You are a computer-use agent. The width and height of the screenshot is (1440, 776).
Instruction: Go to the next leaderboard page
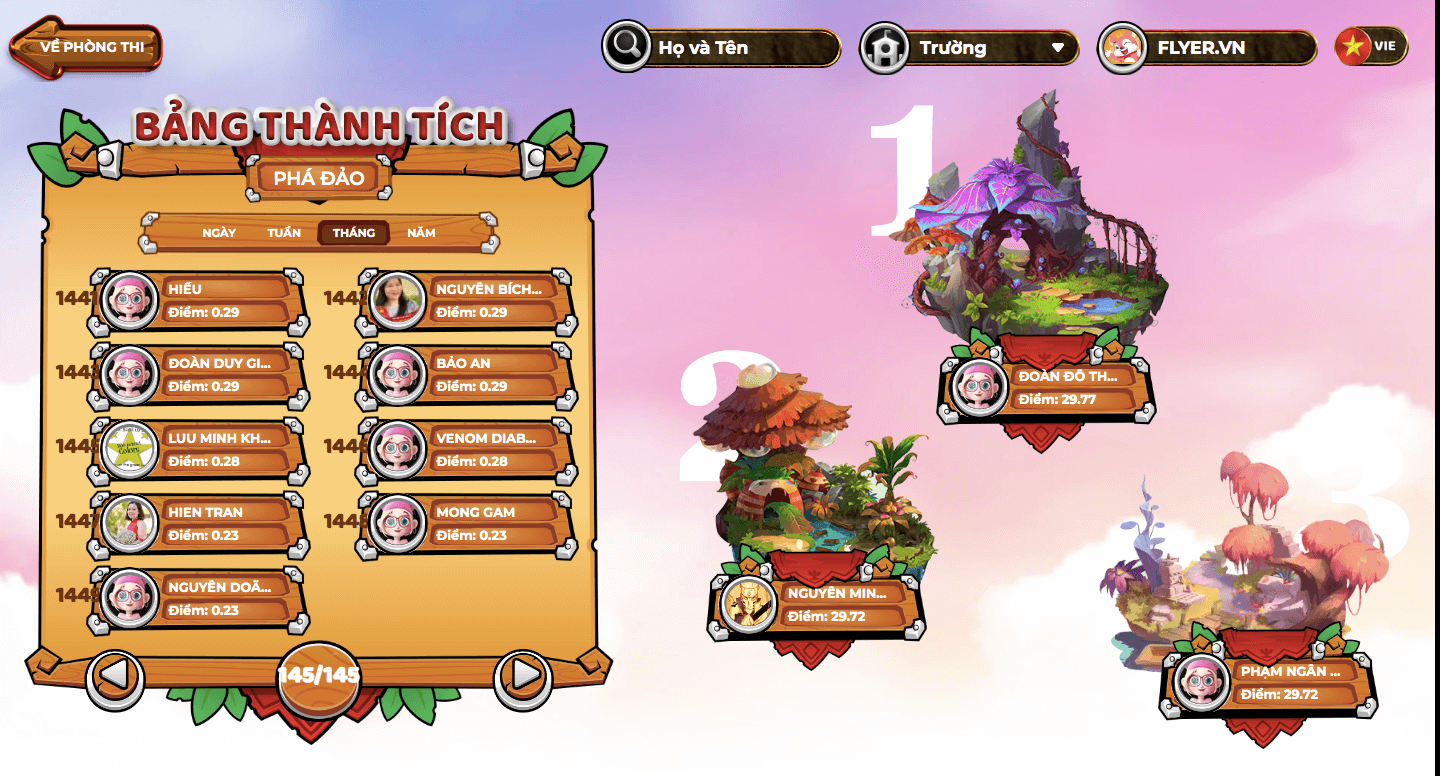pyautogui.click(x=523, y=676)
